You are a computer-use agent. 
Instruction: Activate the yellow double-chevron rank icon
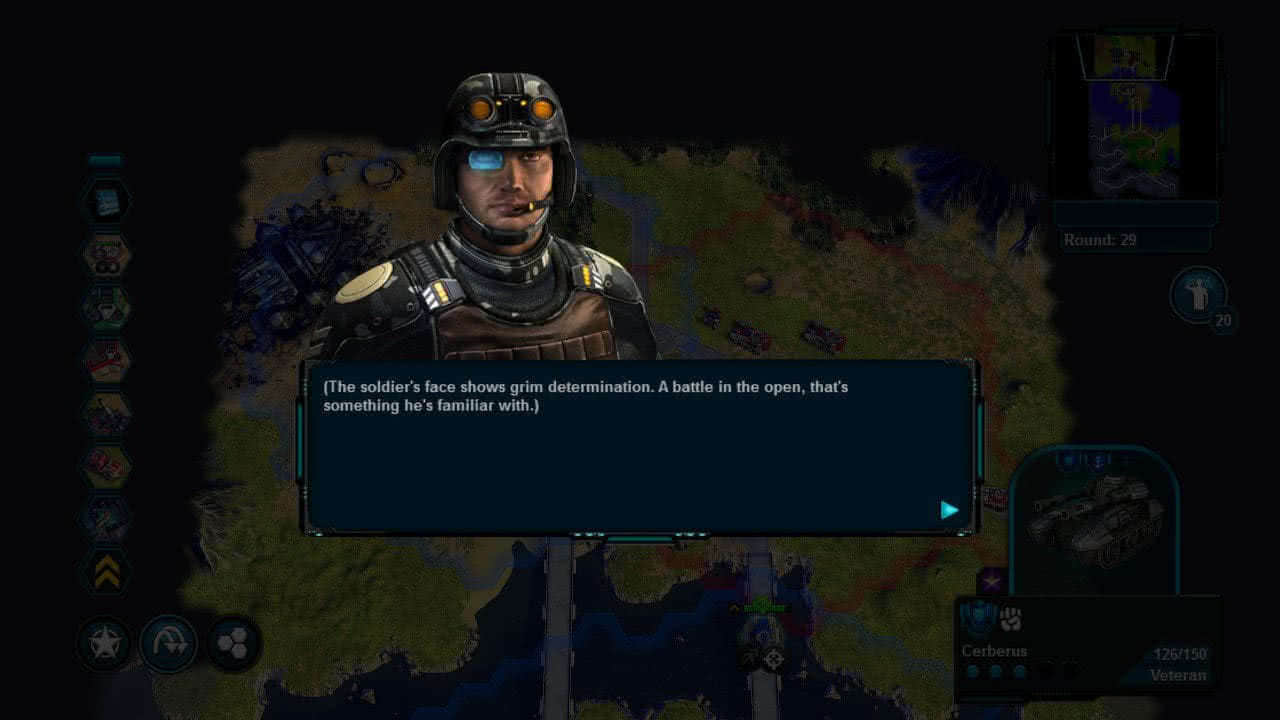coord(106,572)
